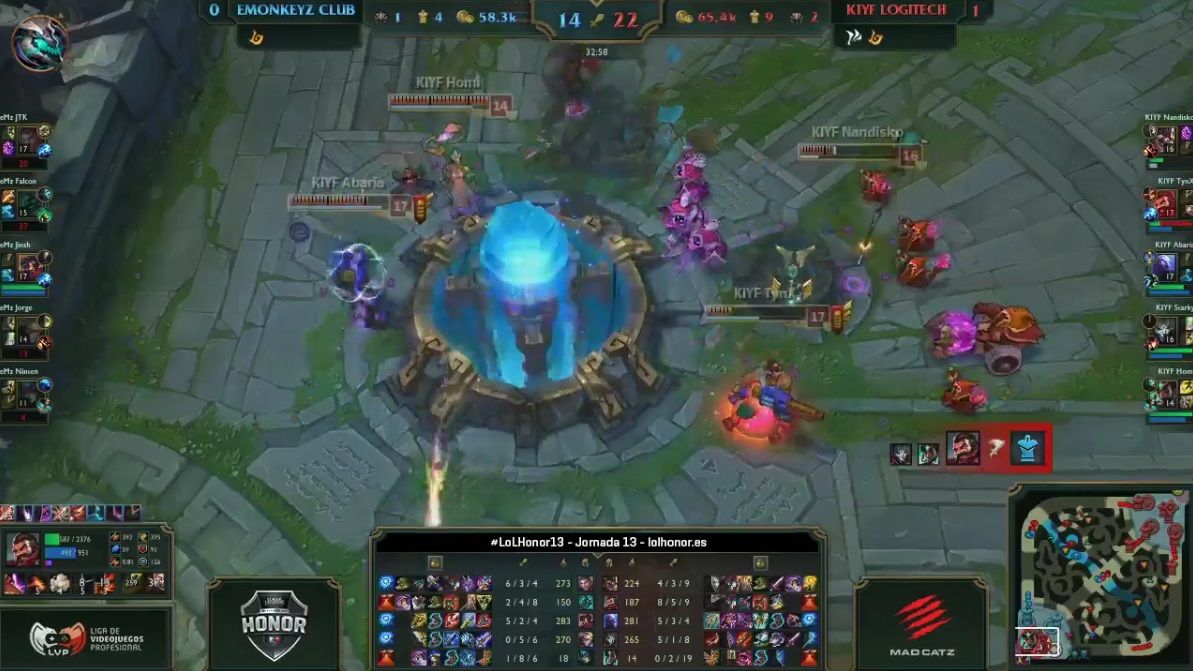Click the red team gold bag scoreboard header
The image size is (1193, 671).
coord(685,17)
